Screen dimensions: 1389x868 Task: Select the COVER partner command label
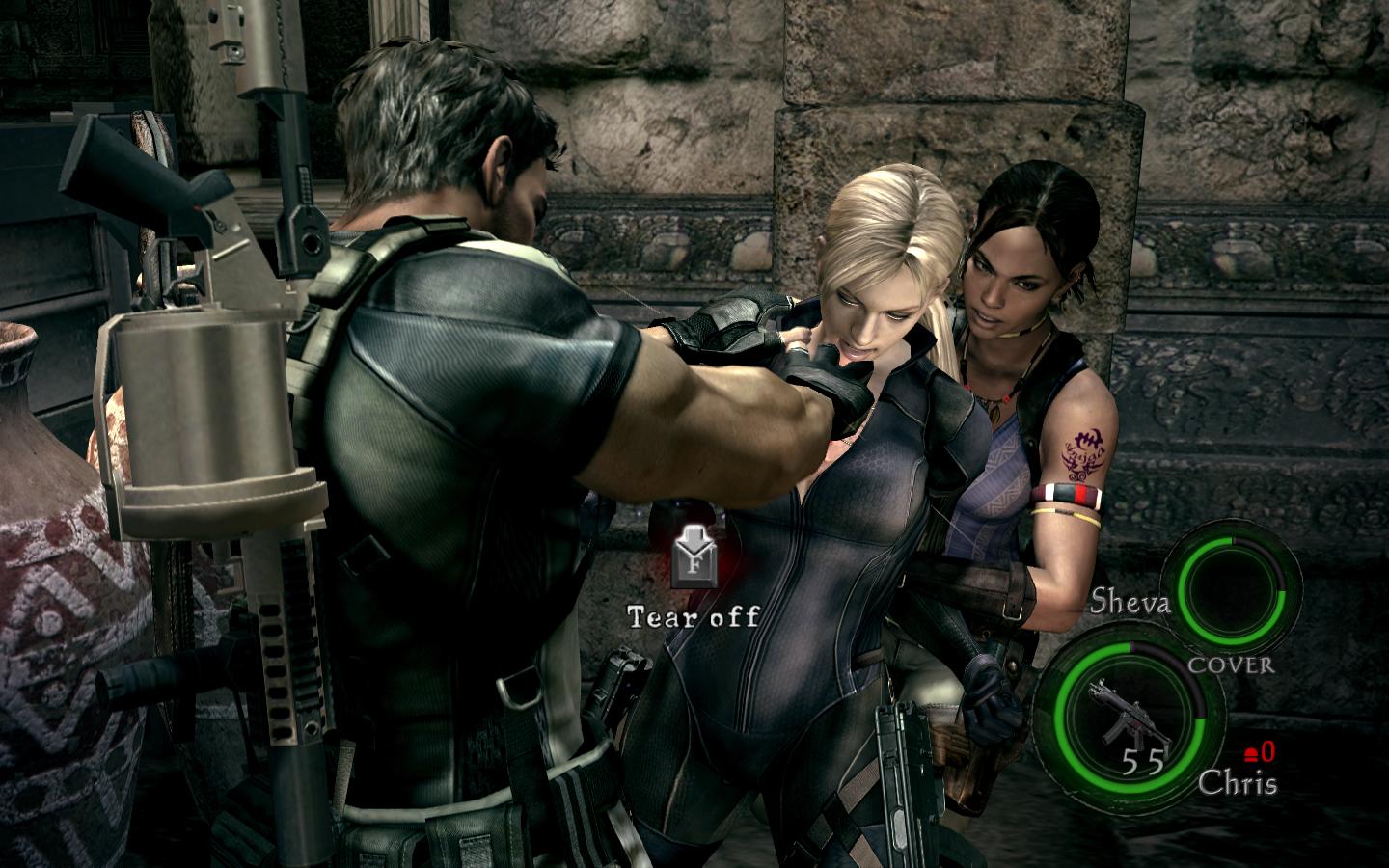[1230, 665]
